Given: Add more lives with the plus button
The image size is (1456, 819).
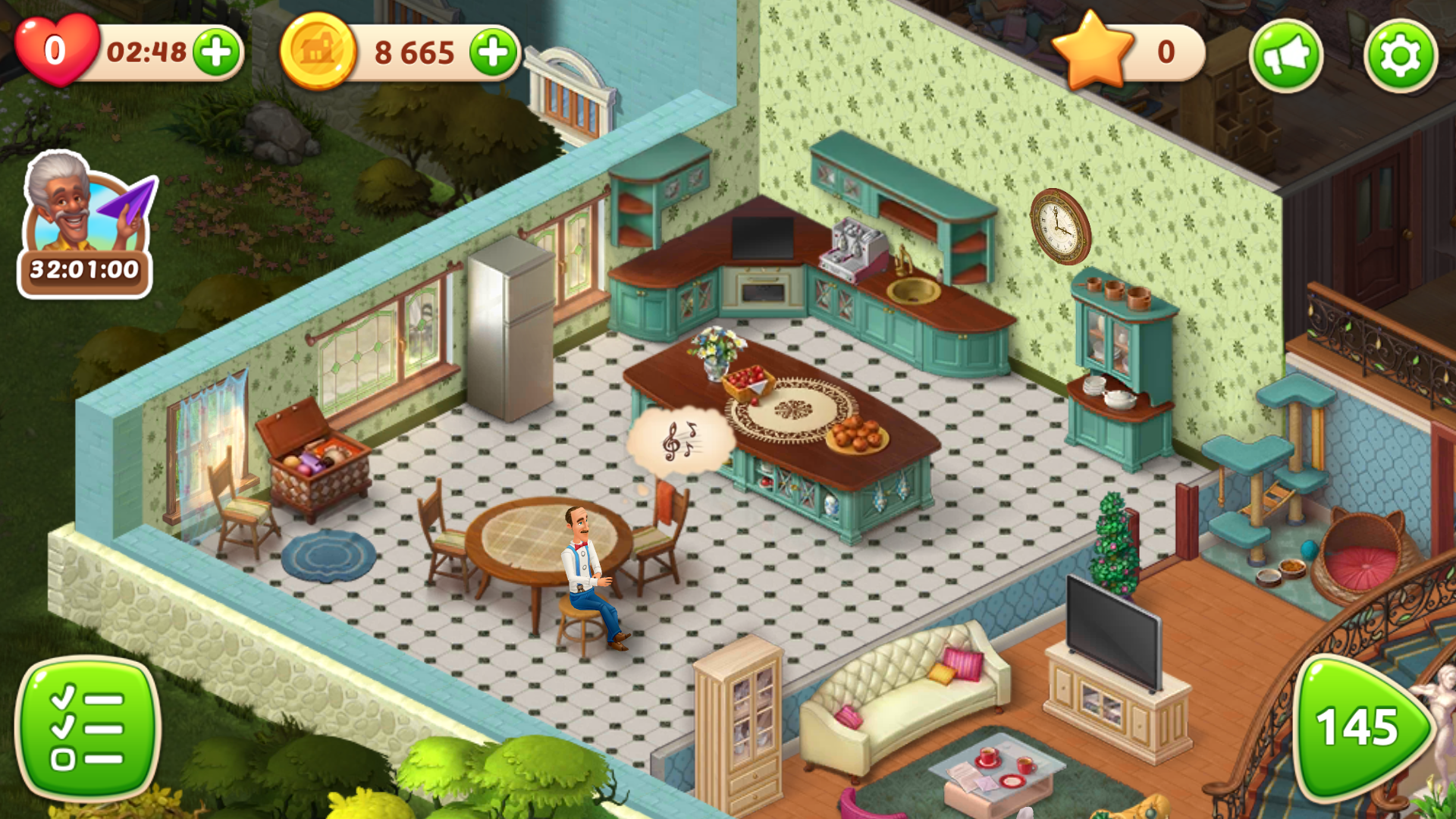Looking at the screenshot, I should [217, 52].
